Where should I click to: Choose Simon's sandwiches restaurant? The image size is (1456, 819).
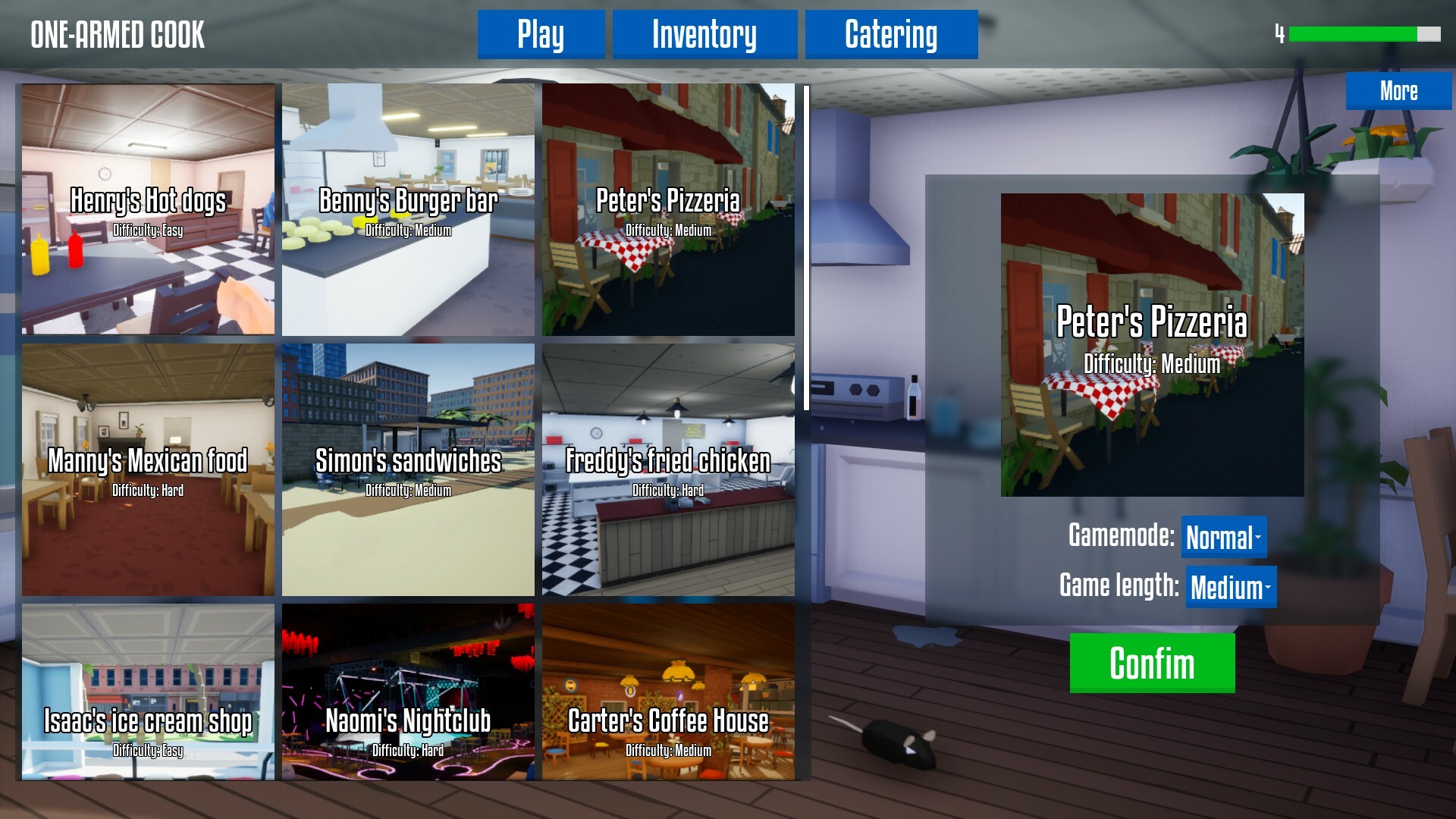(408, 470)
